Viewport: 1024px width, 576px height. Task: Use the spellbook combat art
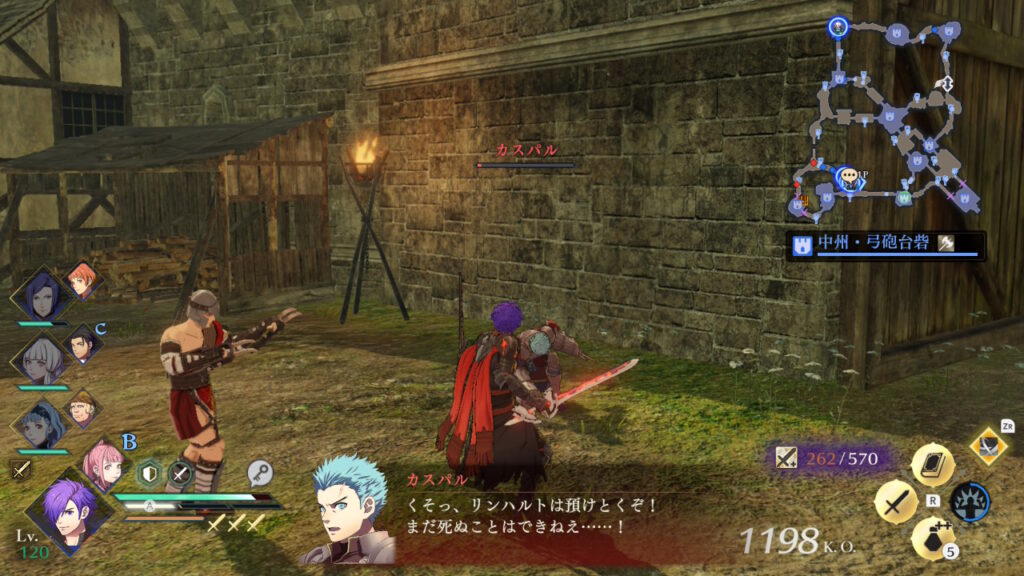coord(932,464)
